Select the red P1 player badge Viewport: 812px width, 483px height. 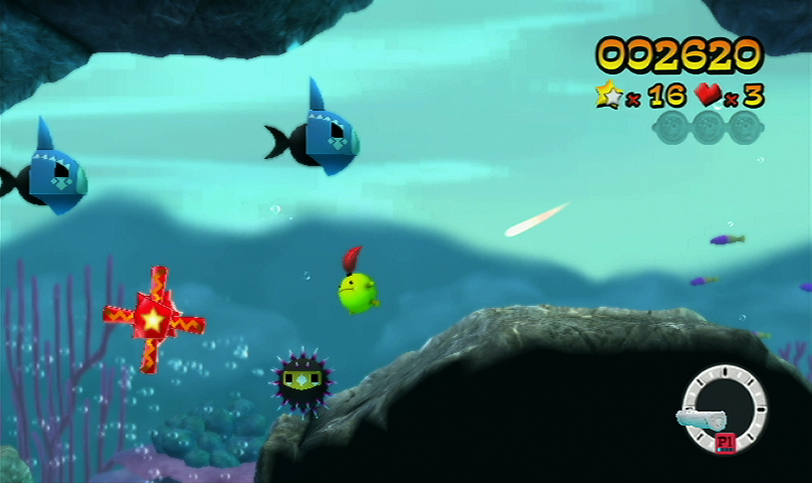click(726, 442)
